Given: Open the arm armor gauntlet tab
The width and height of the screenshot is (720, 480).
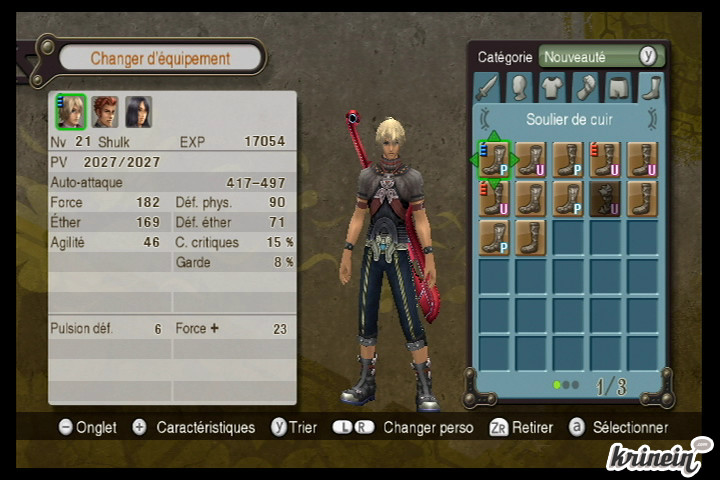Looking at the screenshot, I should 585,88.
